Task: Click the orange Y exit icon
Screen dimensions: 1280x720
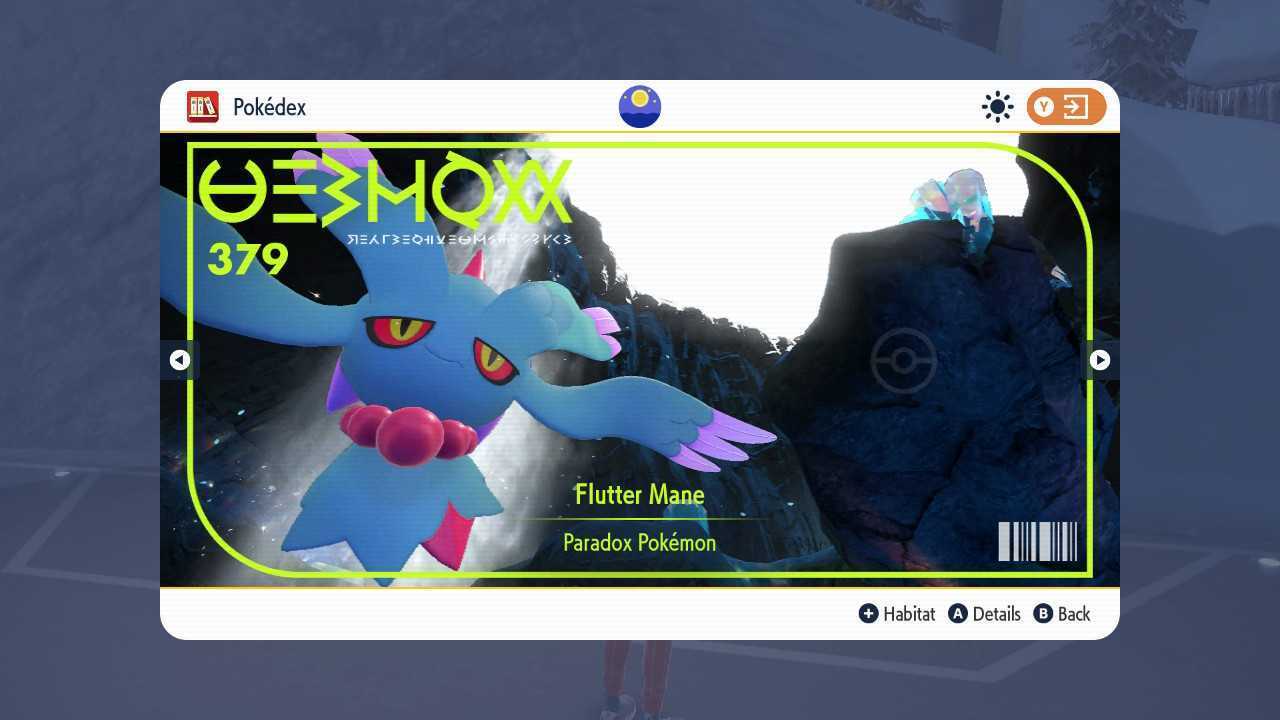Action: click(1063, 107)
